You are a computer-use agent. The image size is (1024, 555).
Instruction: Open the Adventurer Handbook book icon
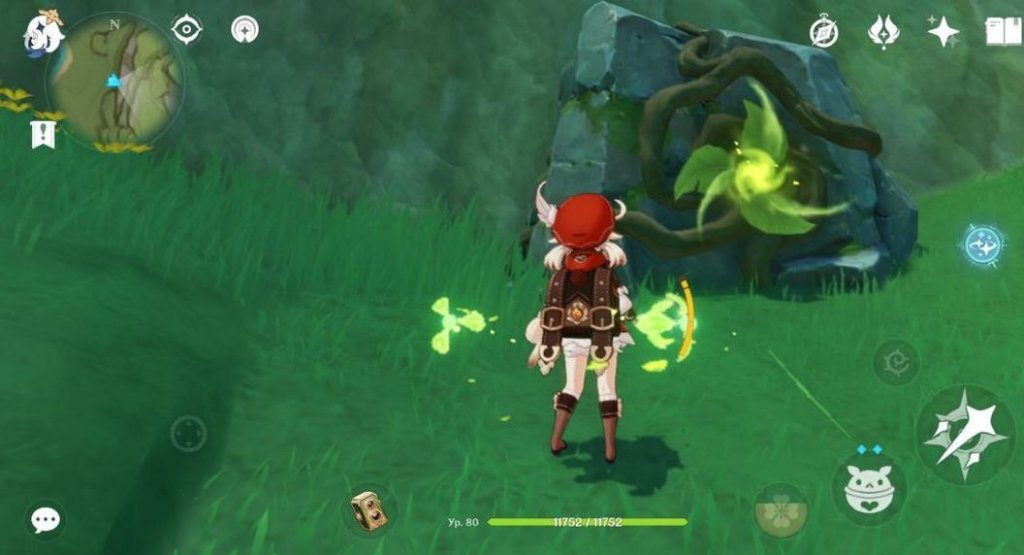[x=1003, y=31]
